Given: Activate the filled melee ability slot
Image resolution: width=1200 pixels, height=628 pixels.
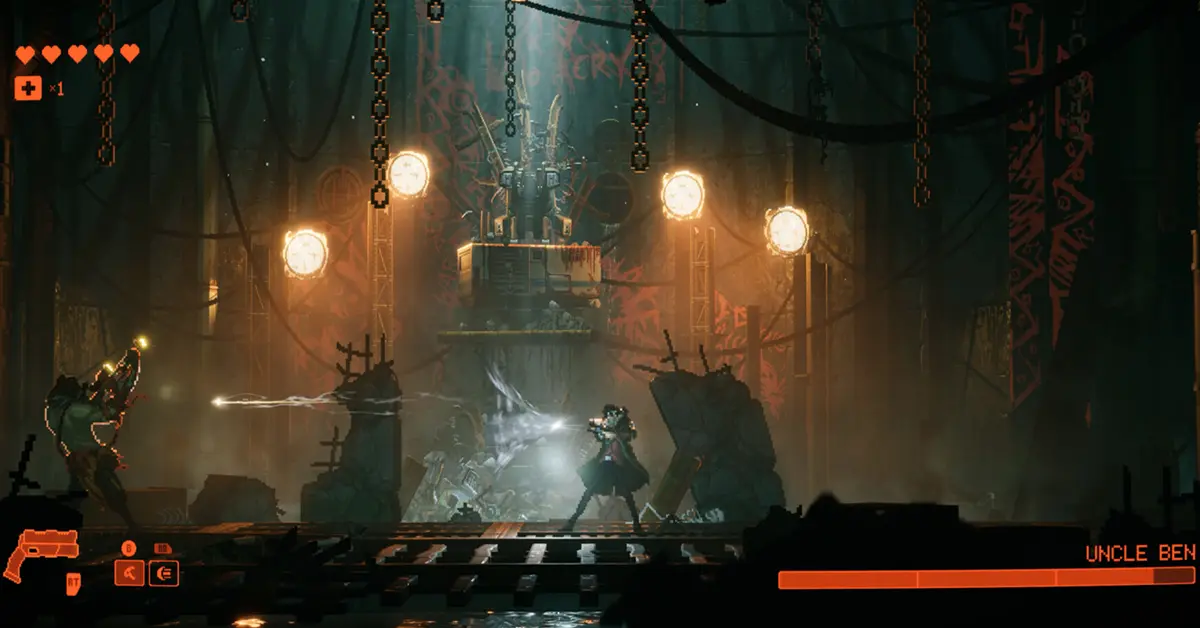Looking at the screenshot, I should (x=130, y=572).
